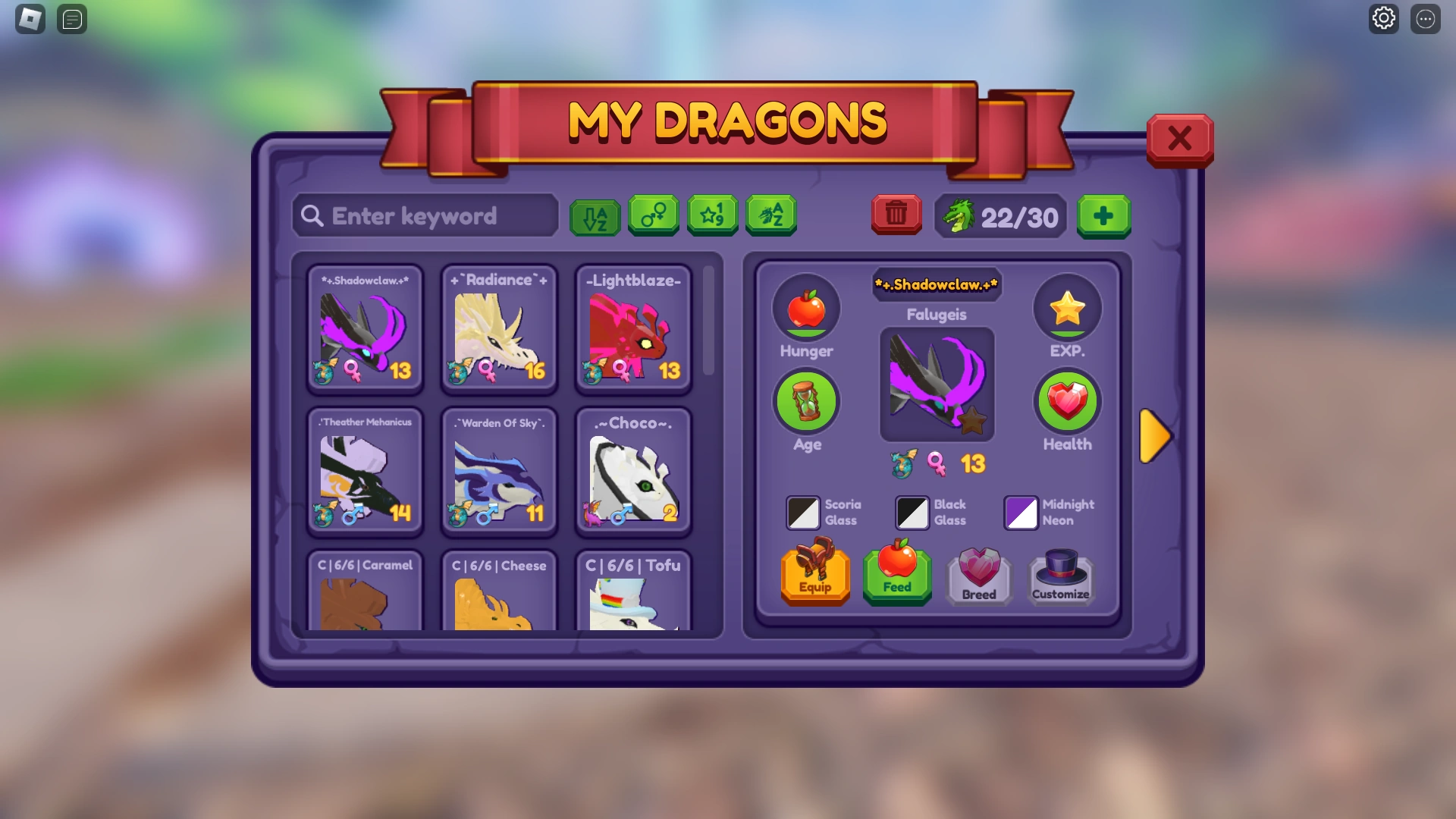Select the Midnight Neon skin swatch
This screenshot has width=1456, height=819.
point(1021,512)
